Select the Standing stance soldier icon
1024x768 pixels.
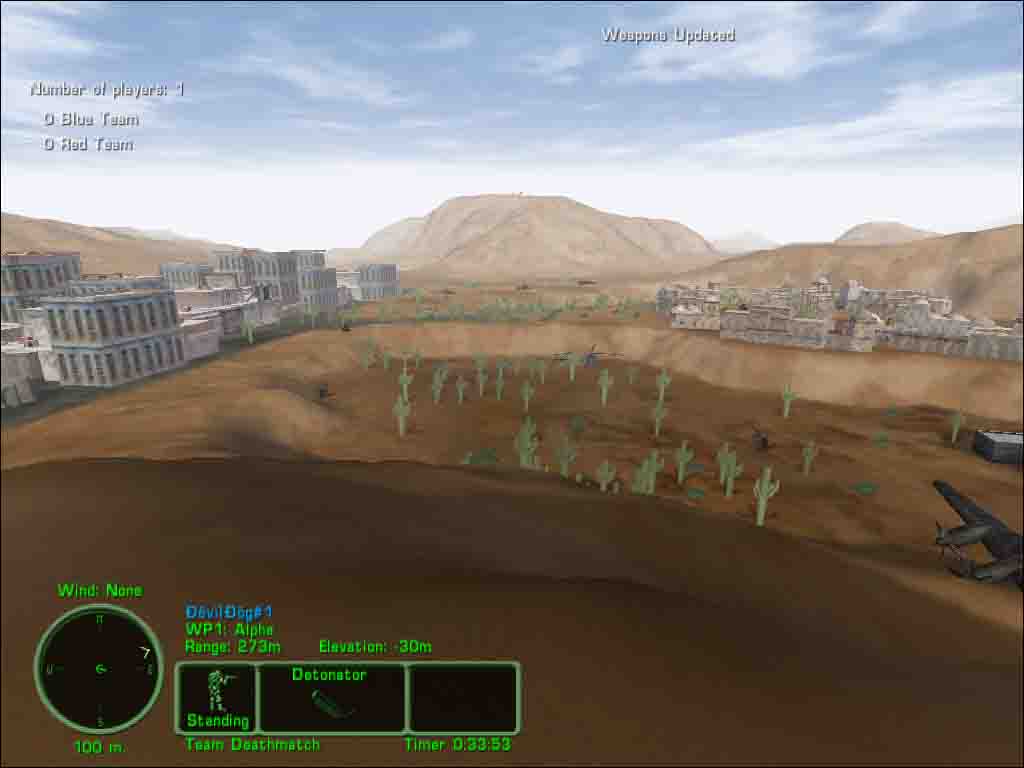point(217,696)
